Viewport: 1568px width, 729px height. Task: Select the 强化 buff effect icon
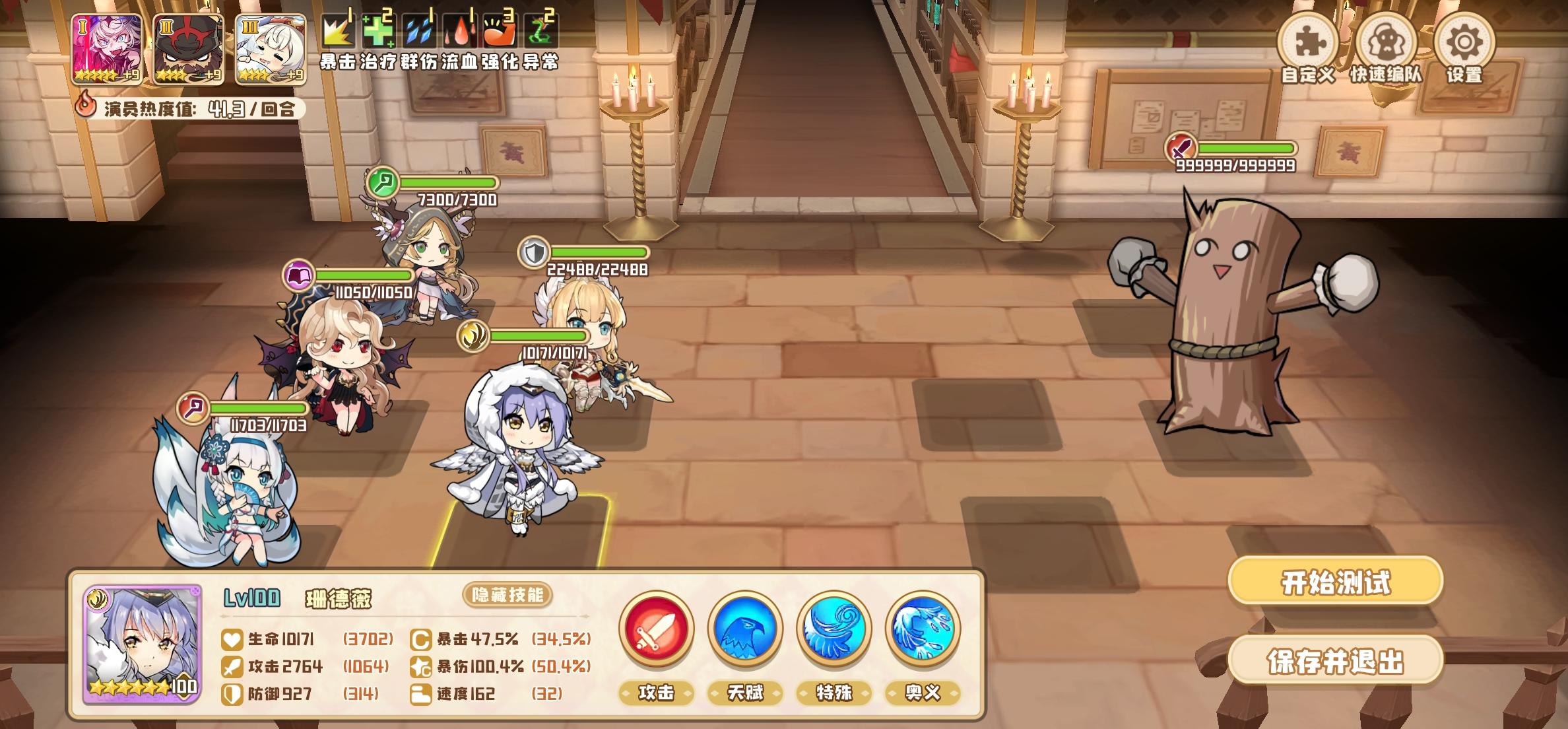point(498,30)
